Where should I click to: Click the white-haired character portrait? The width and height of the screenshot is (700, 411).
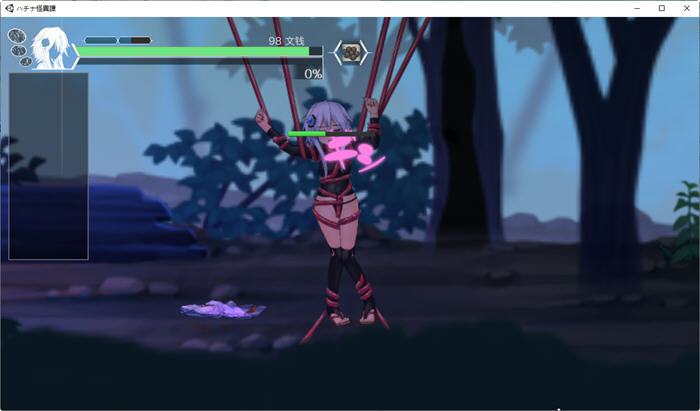[x=50, y=48]
